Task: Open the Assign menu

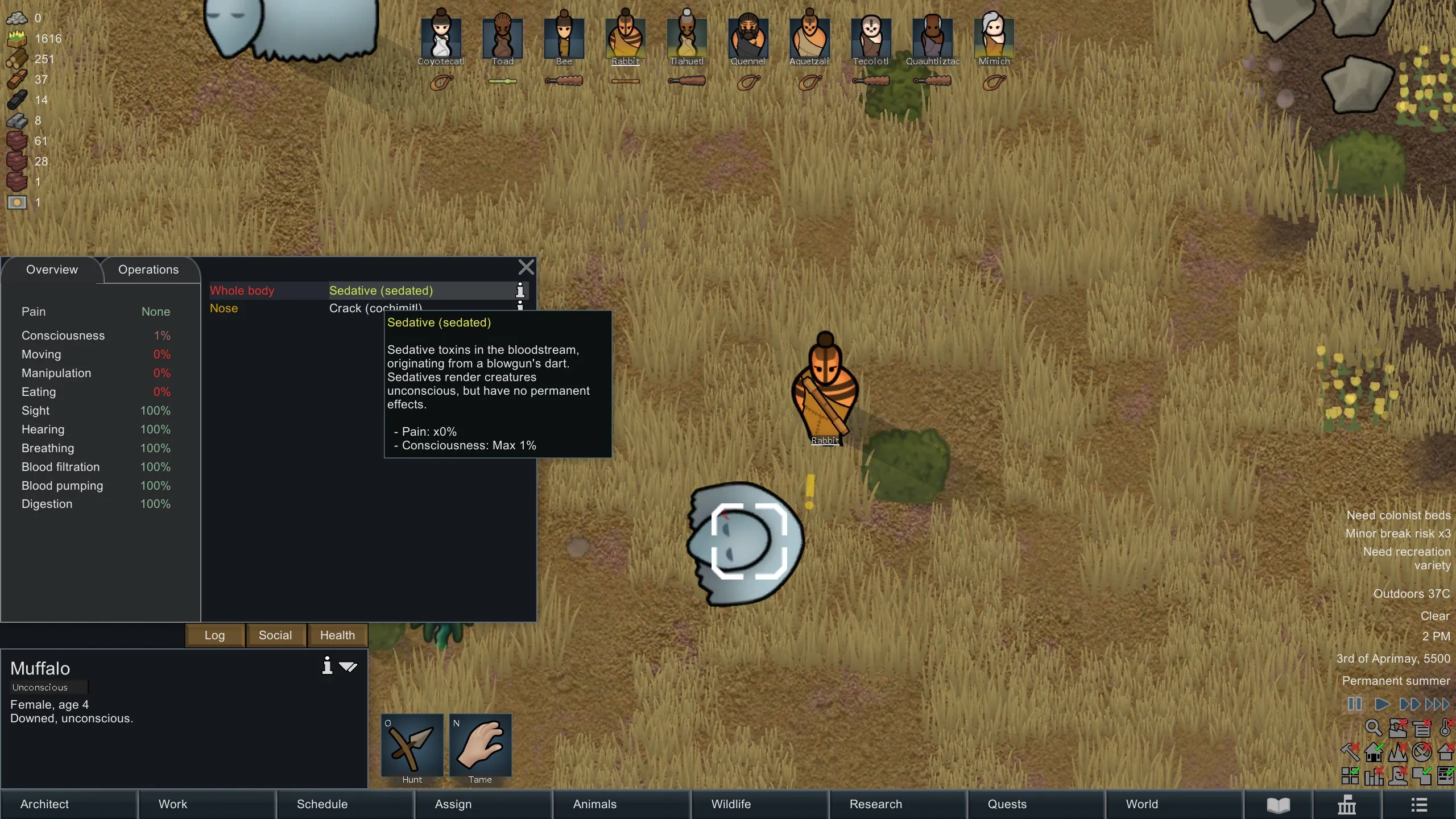Action: 483,804
